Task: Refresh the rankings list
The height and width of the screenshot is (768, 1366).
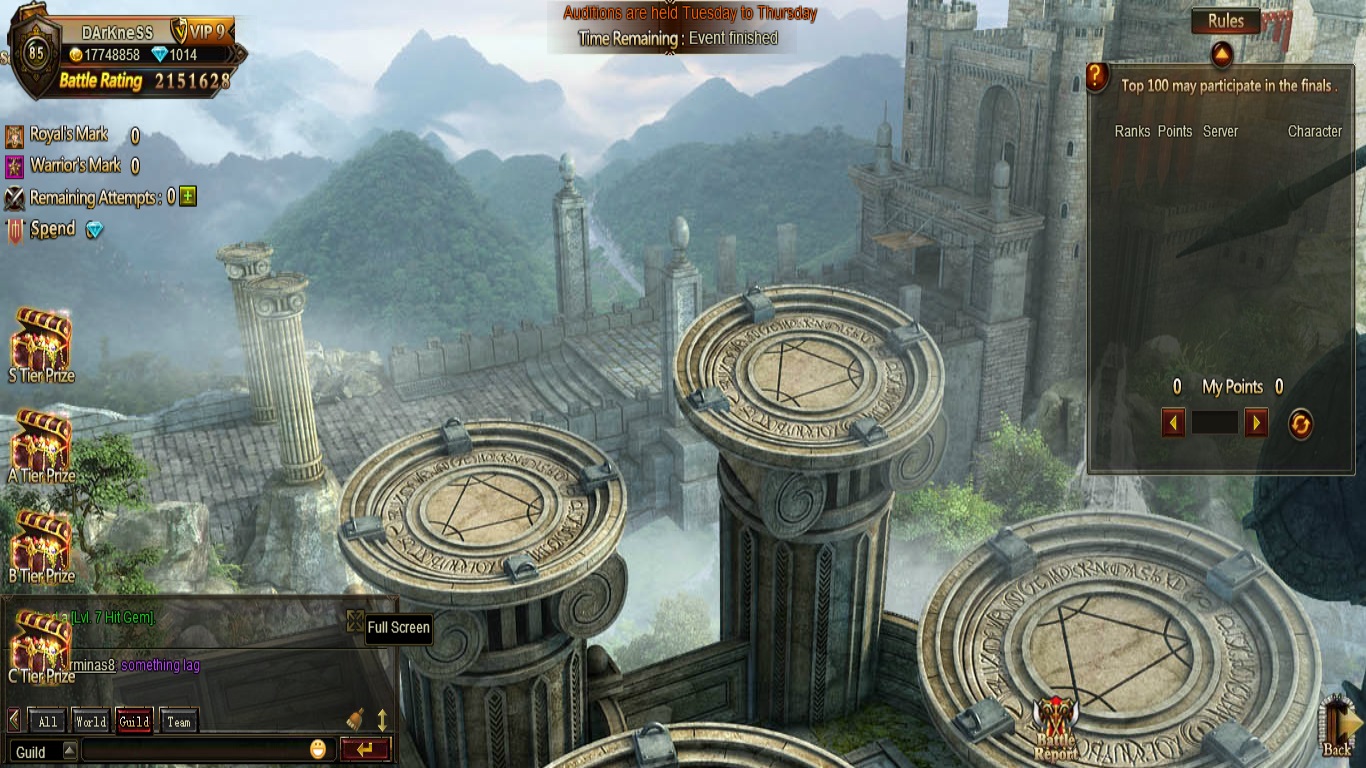Action: click(x=1299, y=424)
